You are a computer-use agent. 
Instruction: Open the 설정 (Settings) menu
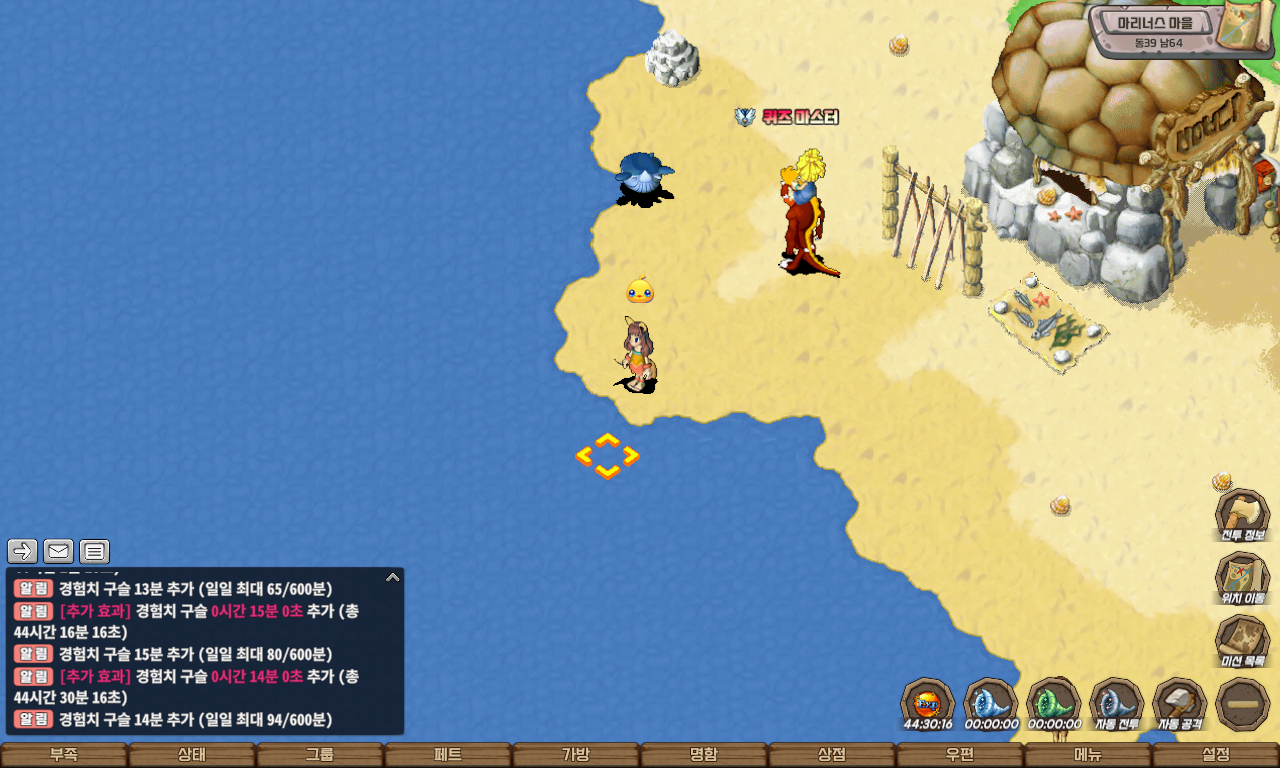click(x=1216, y=755)
